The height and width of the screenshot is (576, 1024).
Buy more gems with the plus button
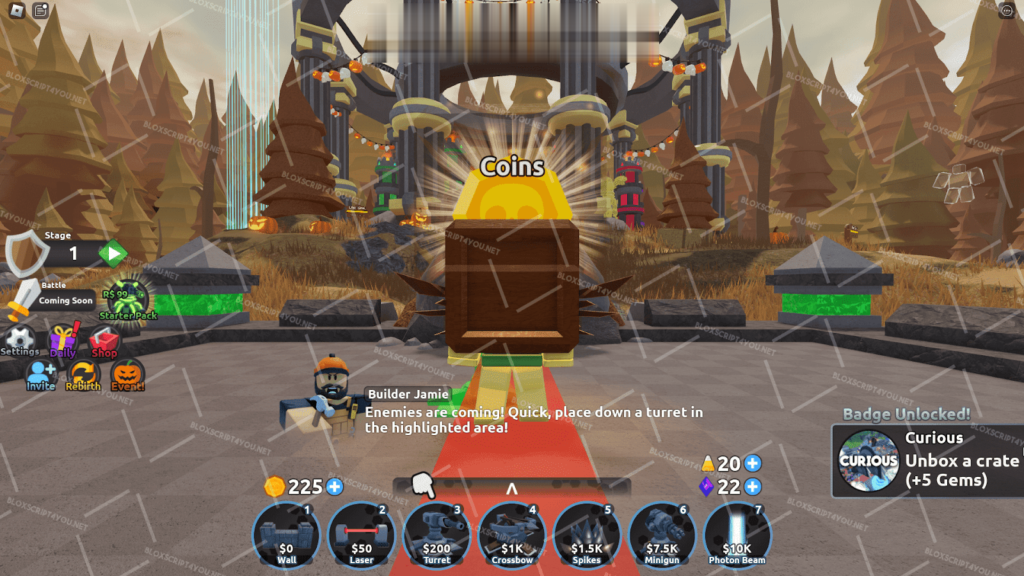(x=753, y=487)
